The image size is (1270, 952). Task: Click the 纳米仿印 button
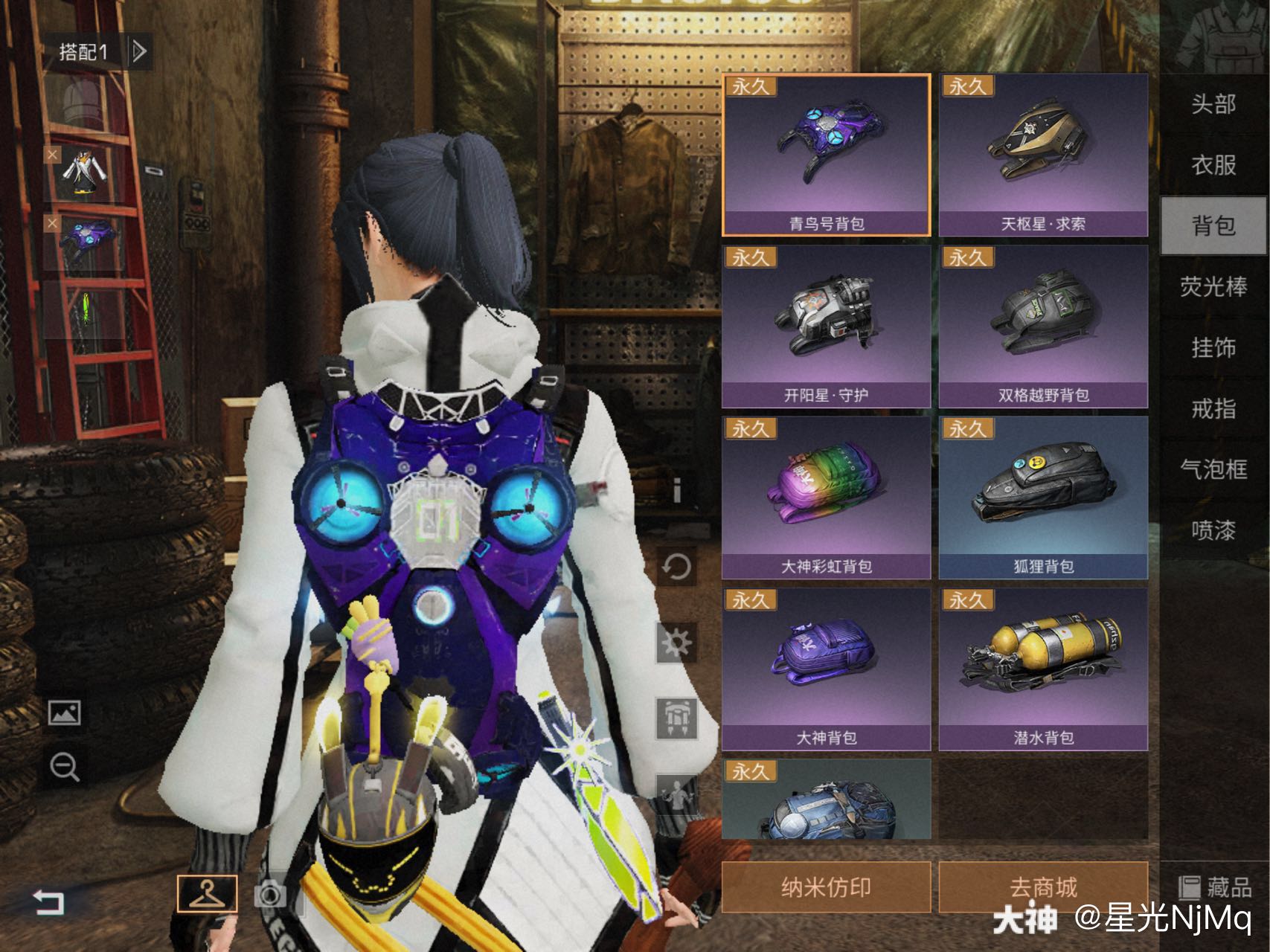point(826,887)
